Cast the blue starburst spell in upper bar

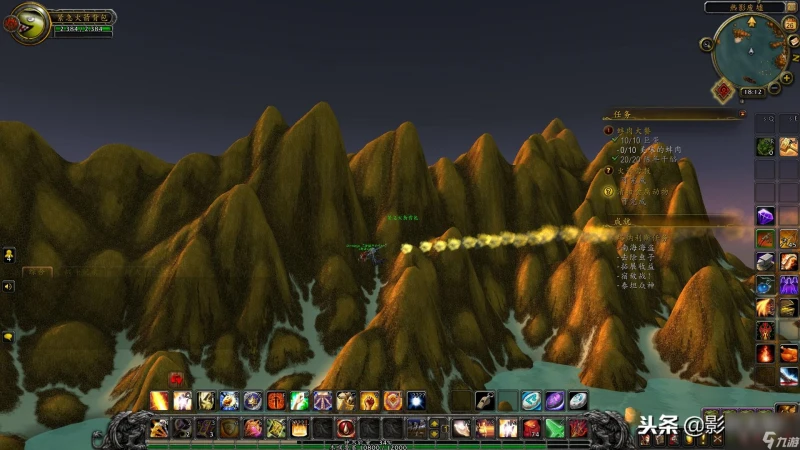415,401
